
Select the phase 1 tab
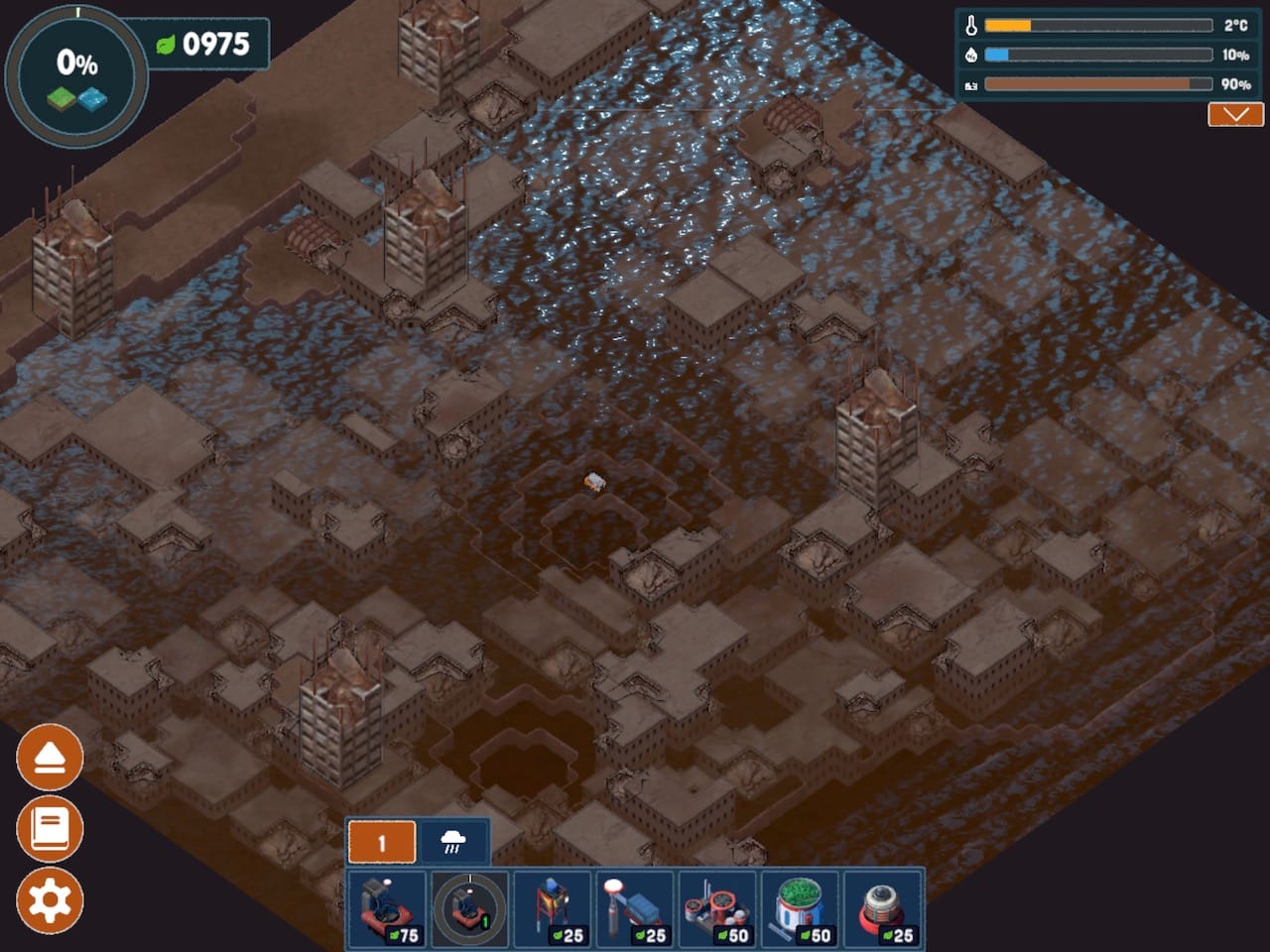(382, 843)
